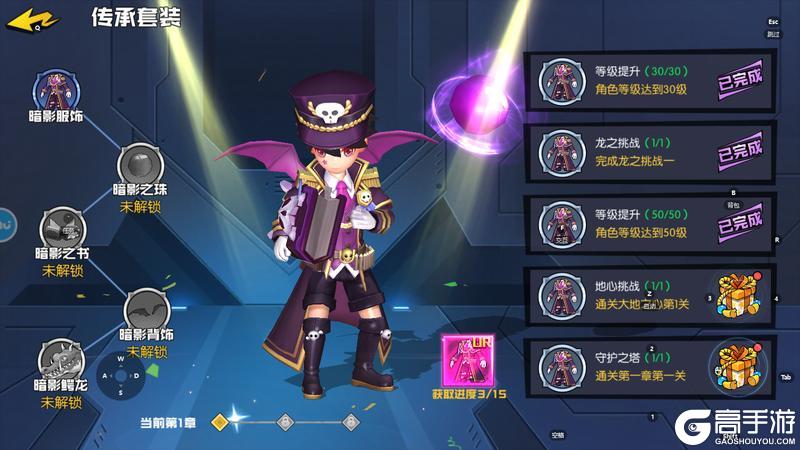
Task: Select the locked 暗影之珠 piece
Action: (140, 166)
